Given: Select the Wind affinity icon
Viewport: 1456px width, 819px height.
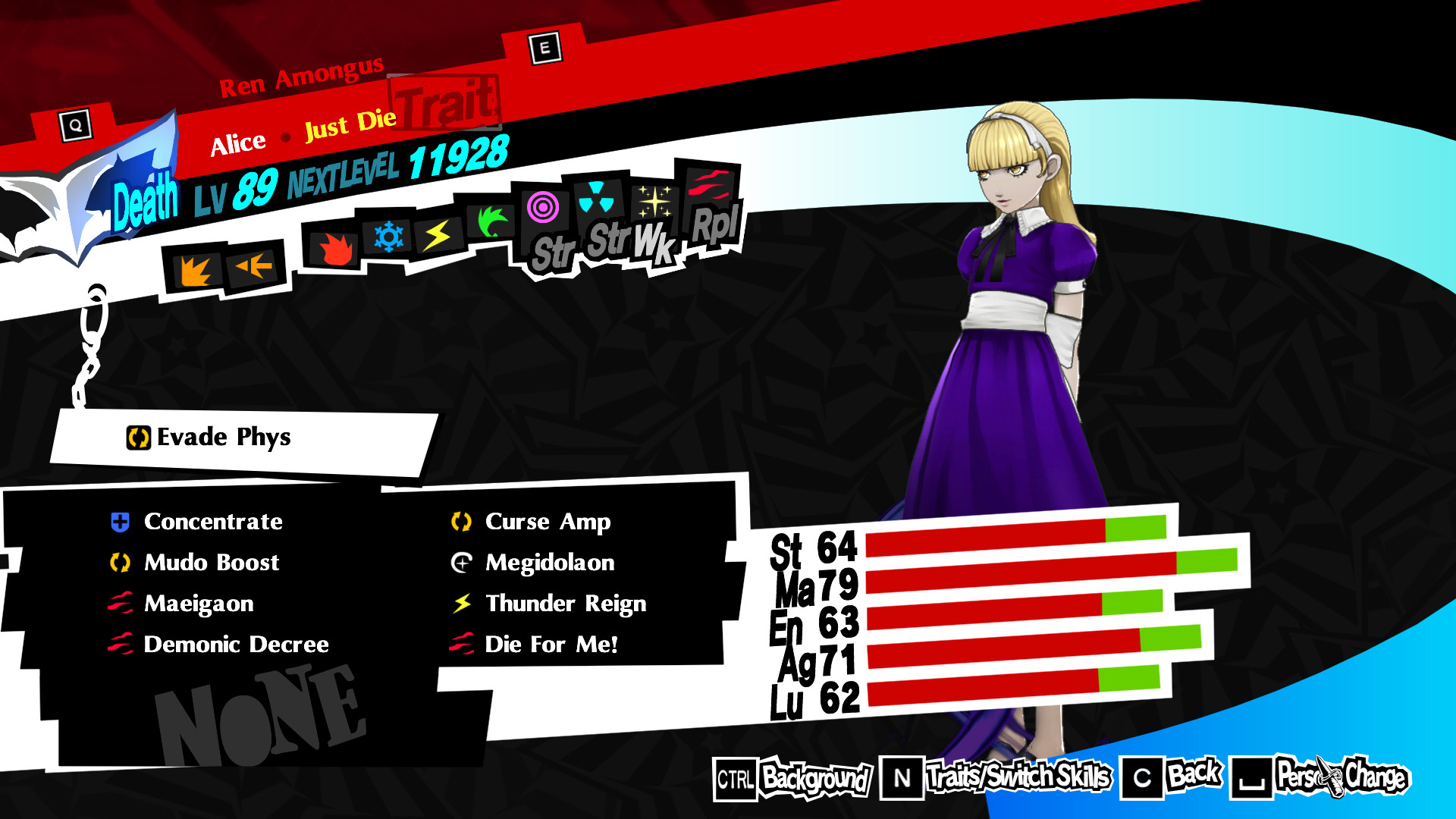Looking at the screenshot, I should [x=491, y=222].
